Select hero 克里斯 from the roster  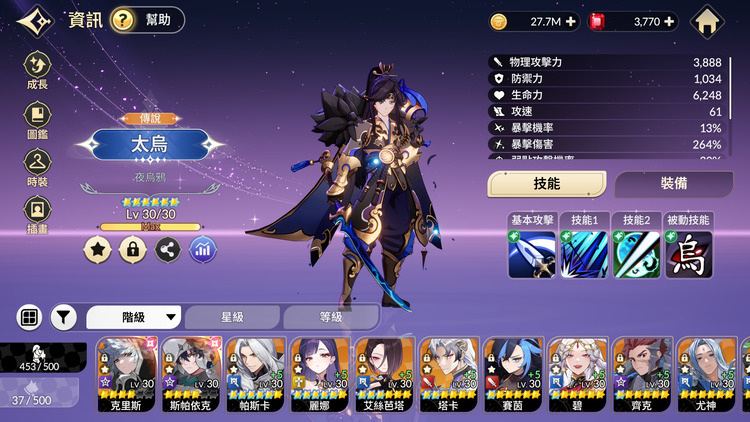[125, 374]
